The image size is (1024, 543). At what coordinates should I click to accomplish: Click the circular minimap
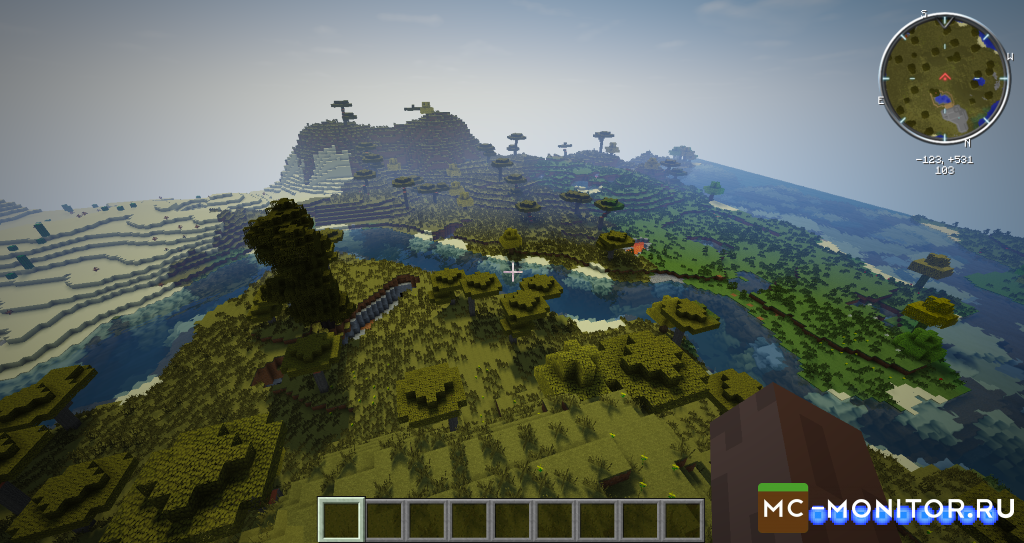coord(945,77)
